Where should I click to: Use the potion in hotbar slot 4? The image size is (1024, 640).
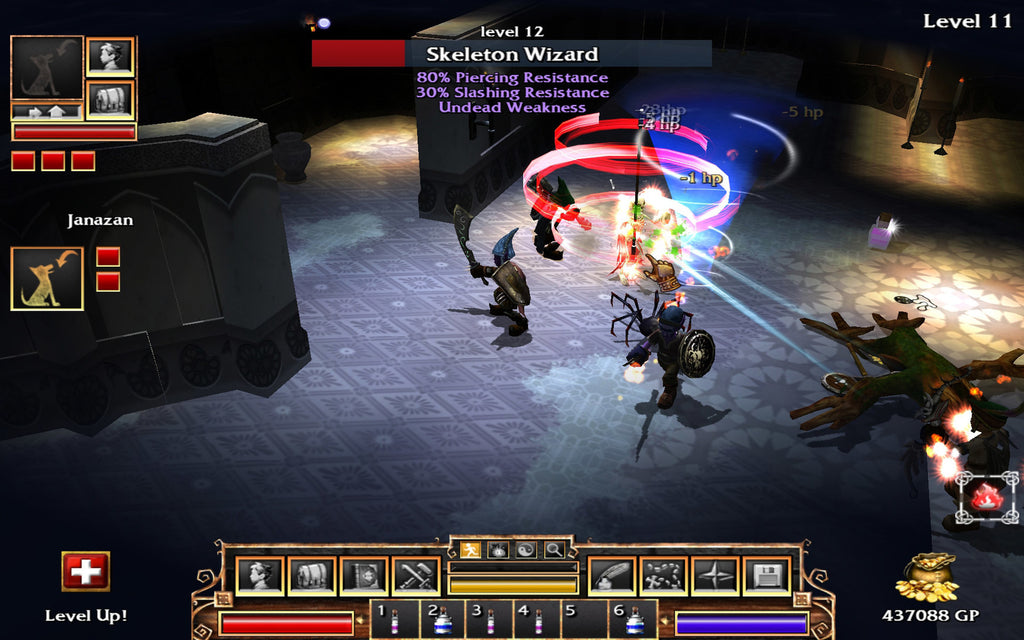point(536,620)
